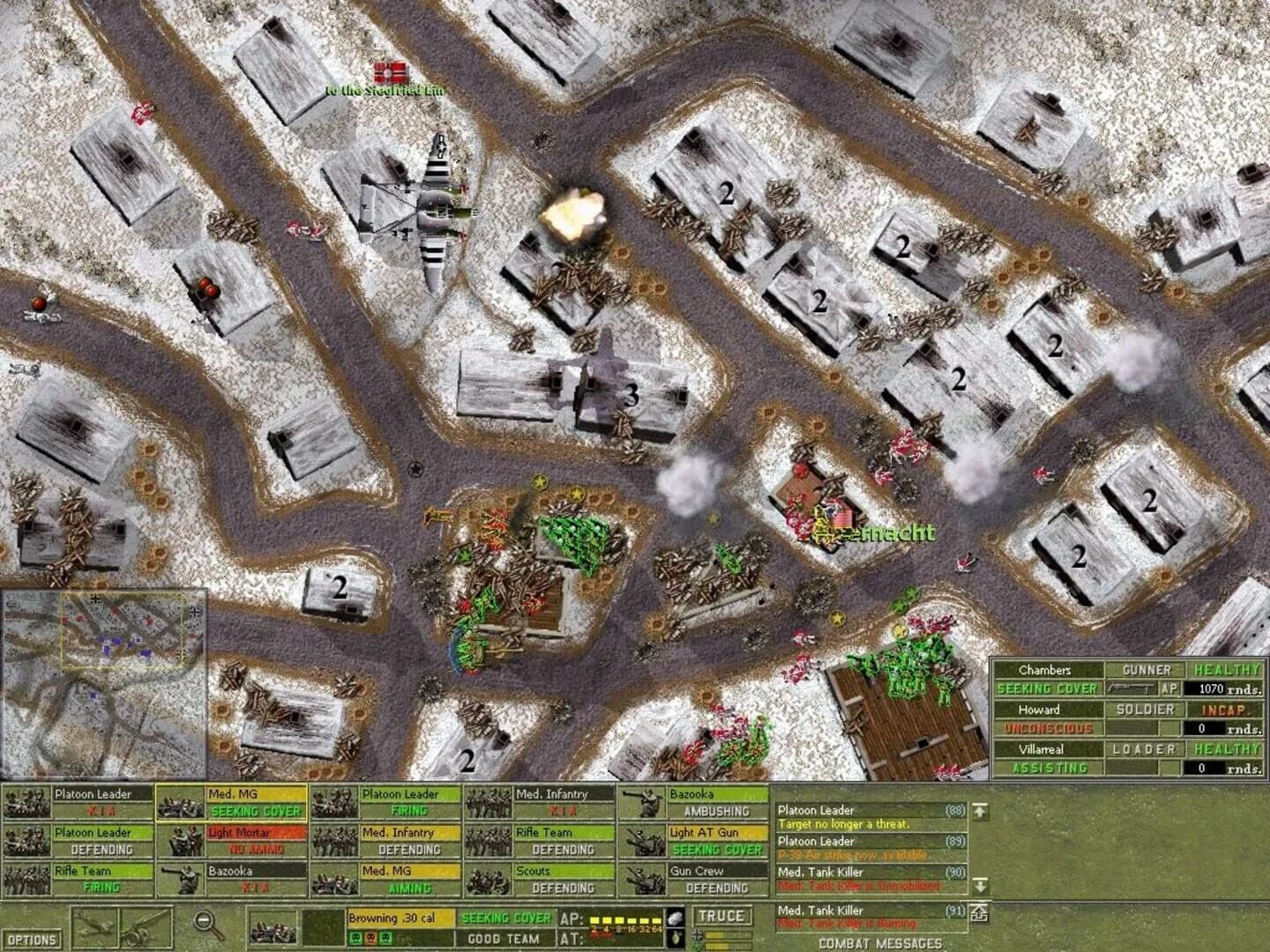
Task: Select the Bazooka team portrait in the roster
Action: point(644,802)
